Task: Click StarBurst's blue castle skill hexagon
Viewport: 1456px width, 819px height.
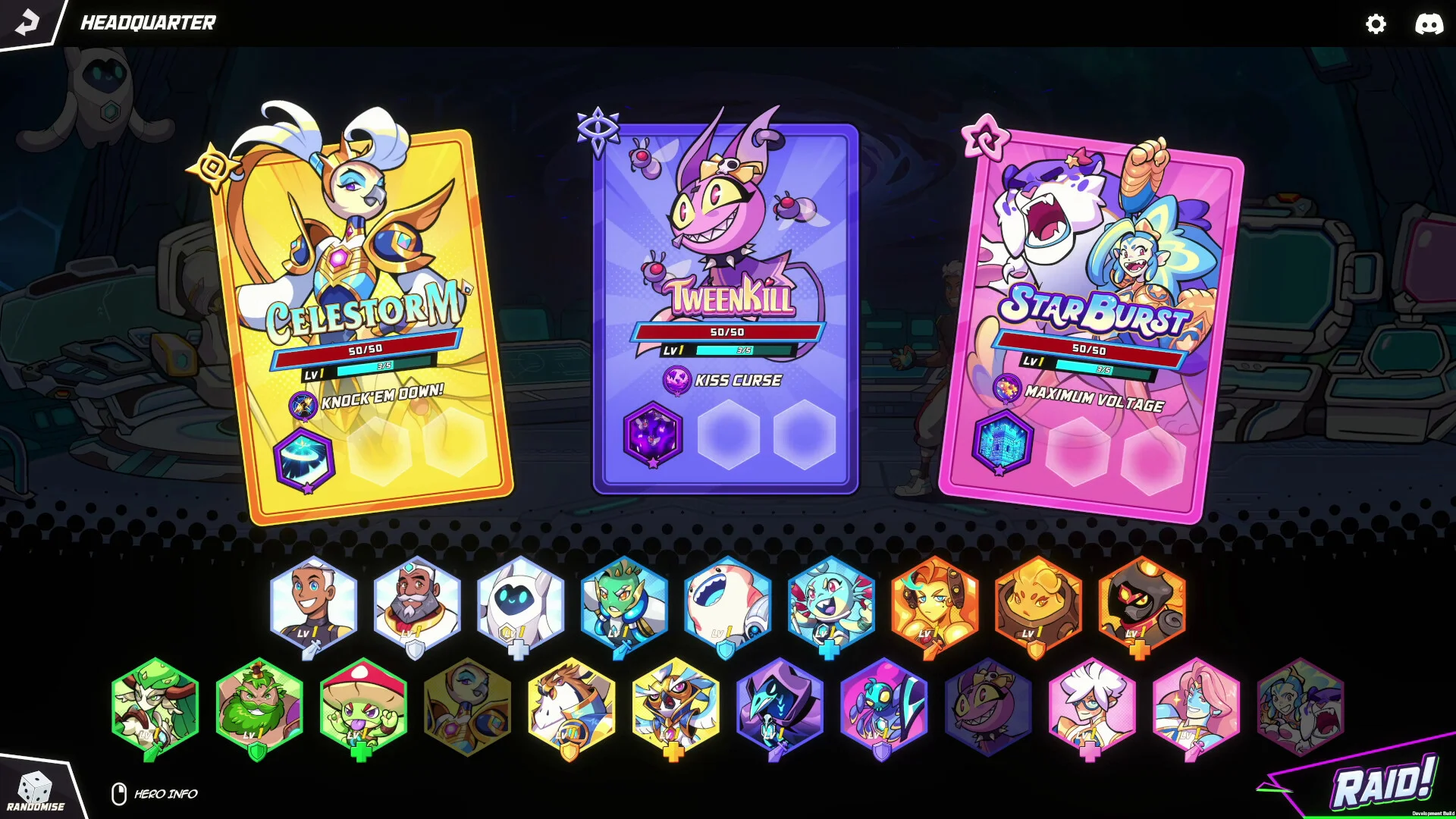Action: point(1003,442)
